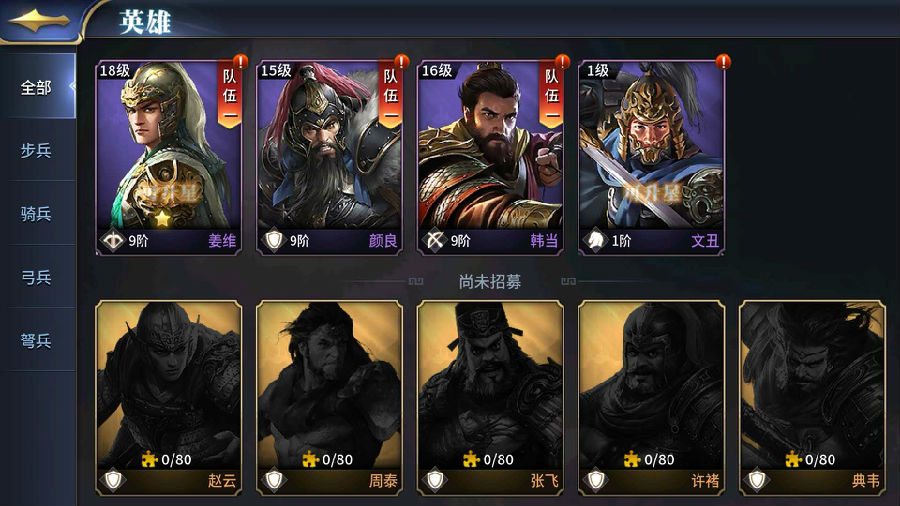
Task: Switch to the 骑兵 tab
Action: click(x=37, y=213)
